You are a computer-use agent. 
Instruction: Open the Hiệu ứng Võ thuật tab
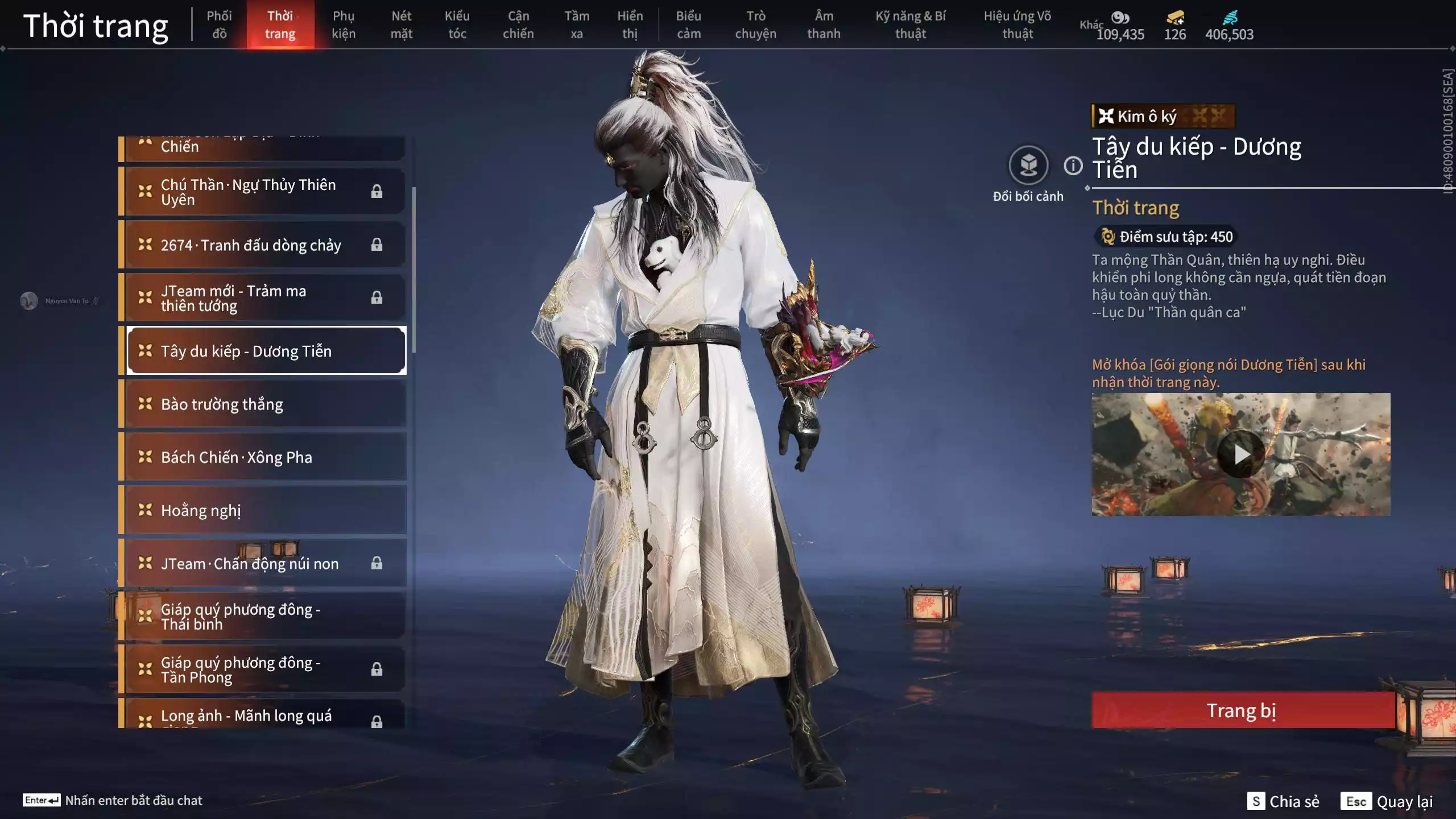click(1017, 25)
